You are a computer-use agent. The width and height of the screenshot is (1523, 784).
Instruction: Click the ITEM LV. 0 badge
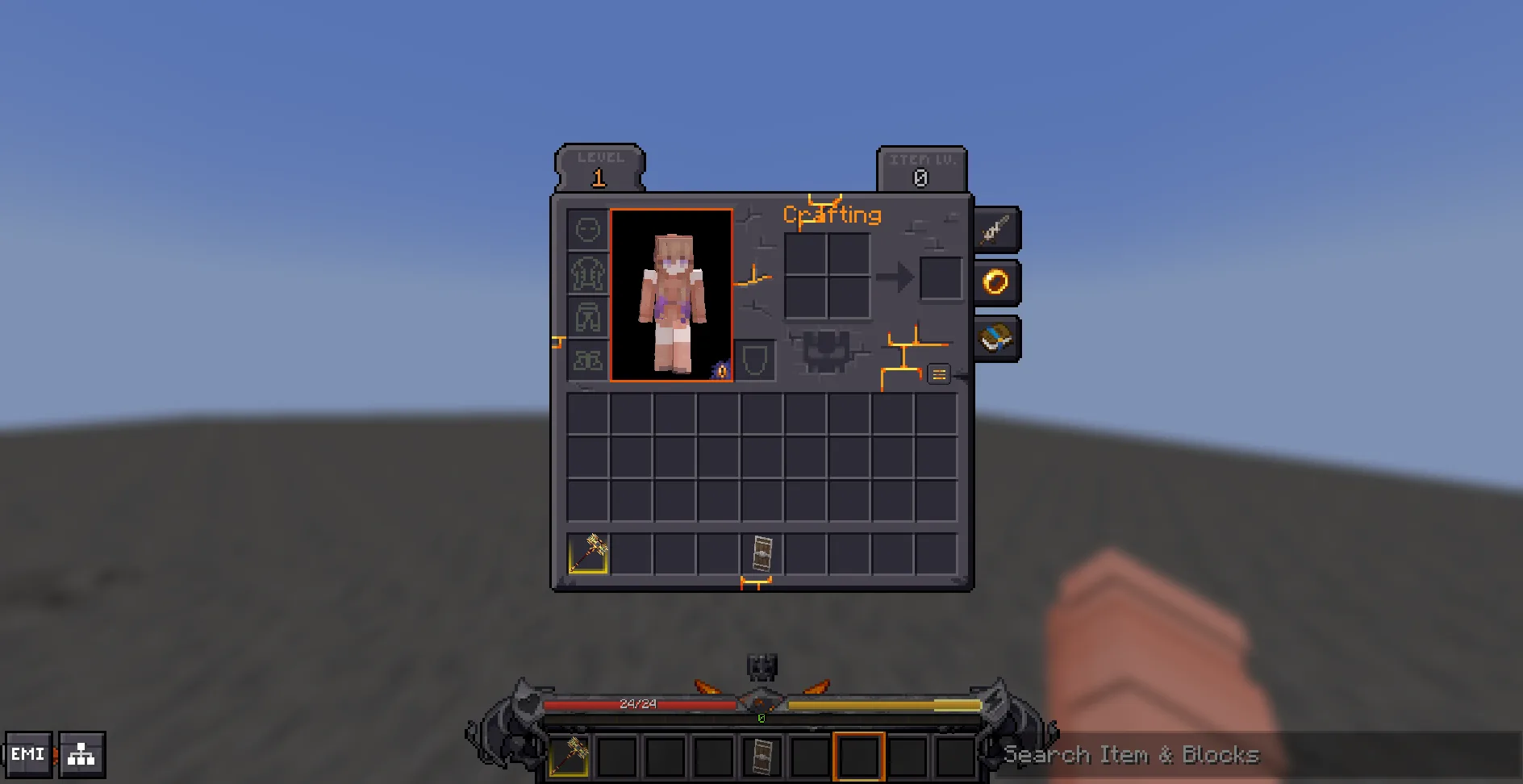point(920,168)
